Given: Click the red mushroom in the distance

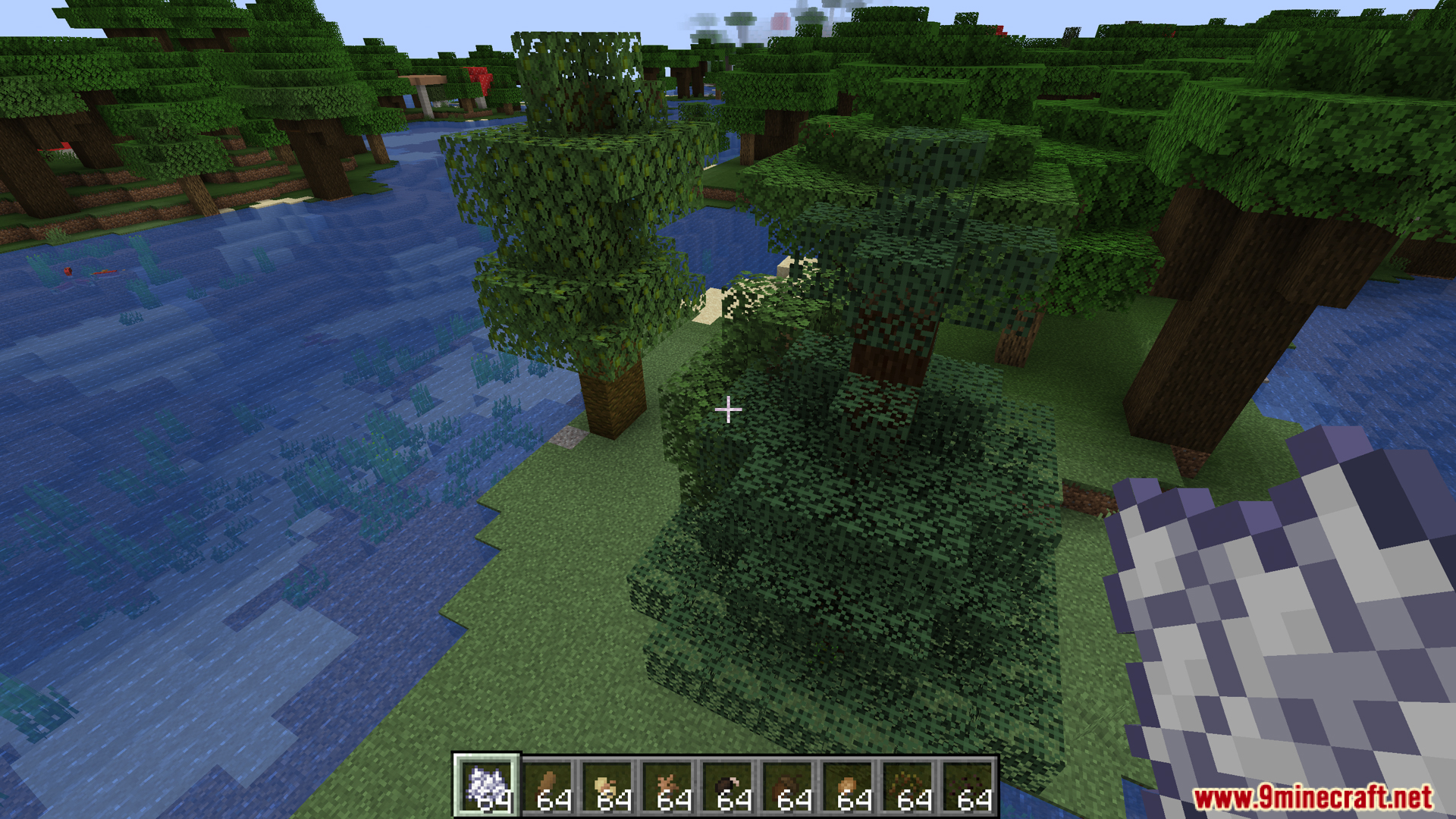Looking at the screenshot, I should [478, 80].
